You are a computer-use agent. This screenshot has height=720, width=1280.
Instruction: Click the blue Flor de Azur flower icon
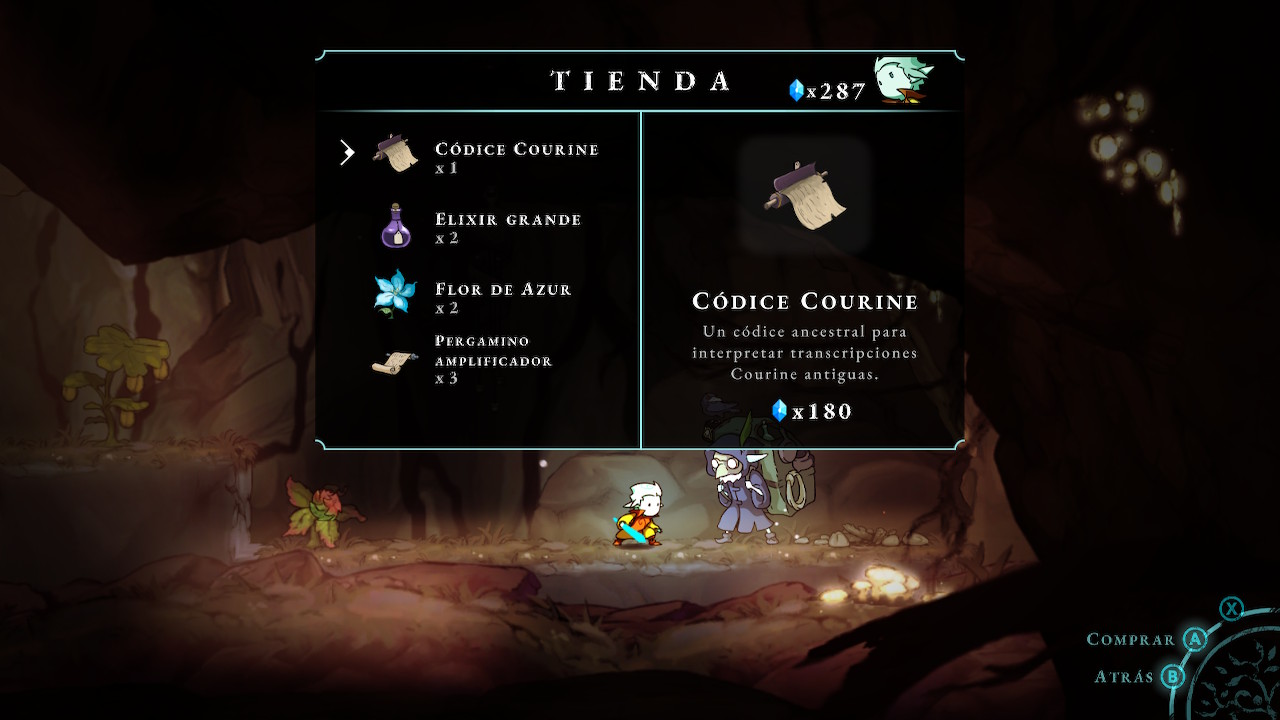pyautogui.click(x=394, y=294)
